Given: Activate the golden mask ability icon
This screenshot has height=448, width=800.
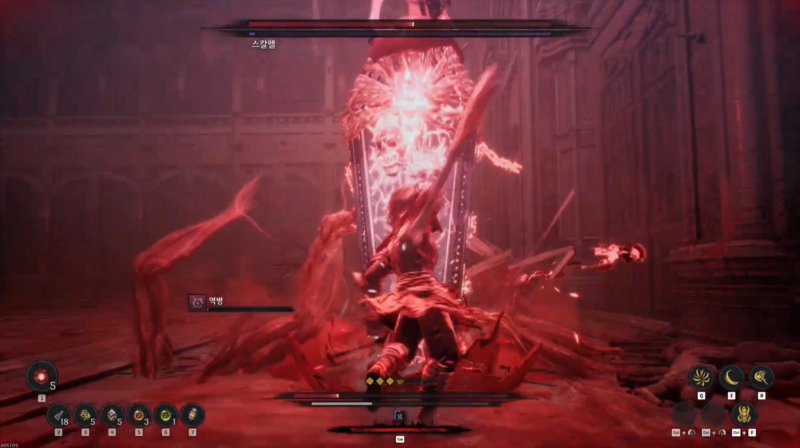Looking at the screenshot, I should (x=745, y=412).
